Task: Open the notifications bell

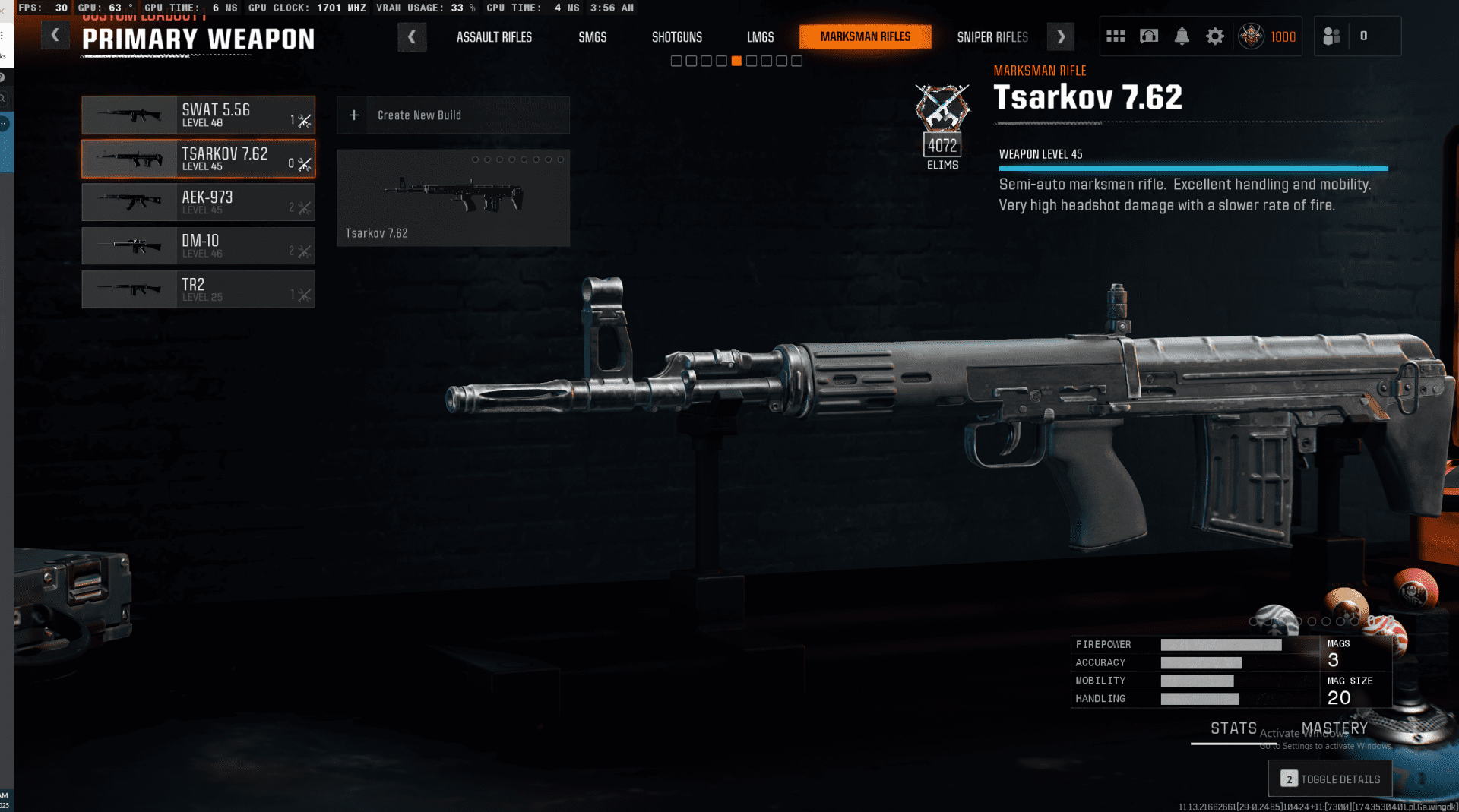Action: 1182,36
